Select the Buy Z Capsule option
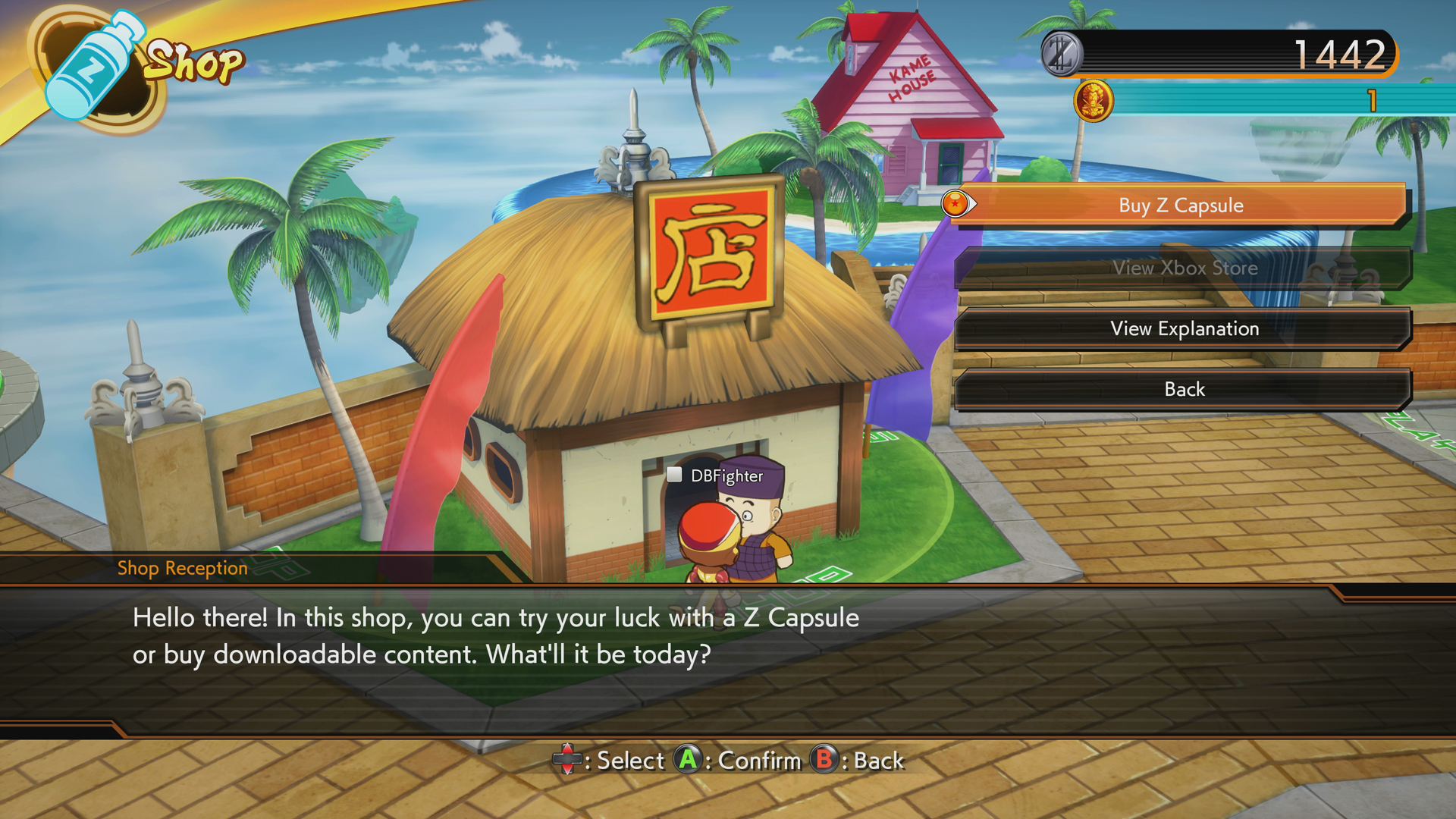1456x819 pixels. coord(1181,206)
